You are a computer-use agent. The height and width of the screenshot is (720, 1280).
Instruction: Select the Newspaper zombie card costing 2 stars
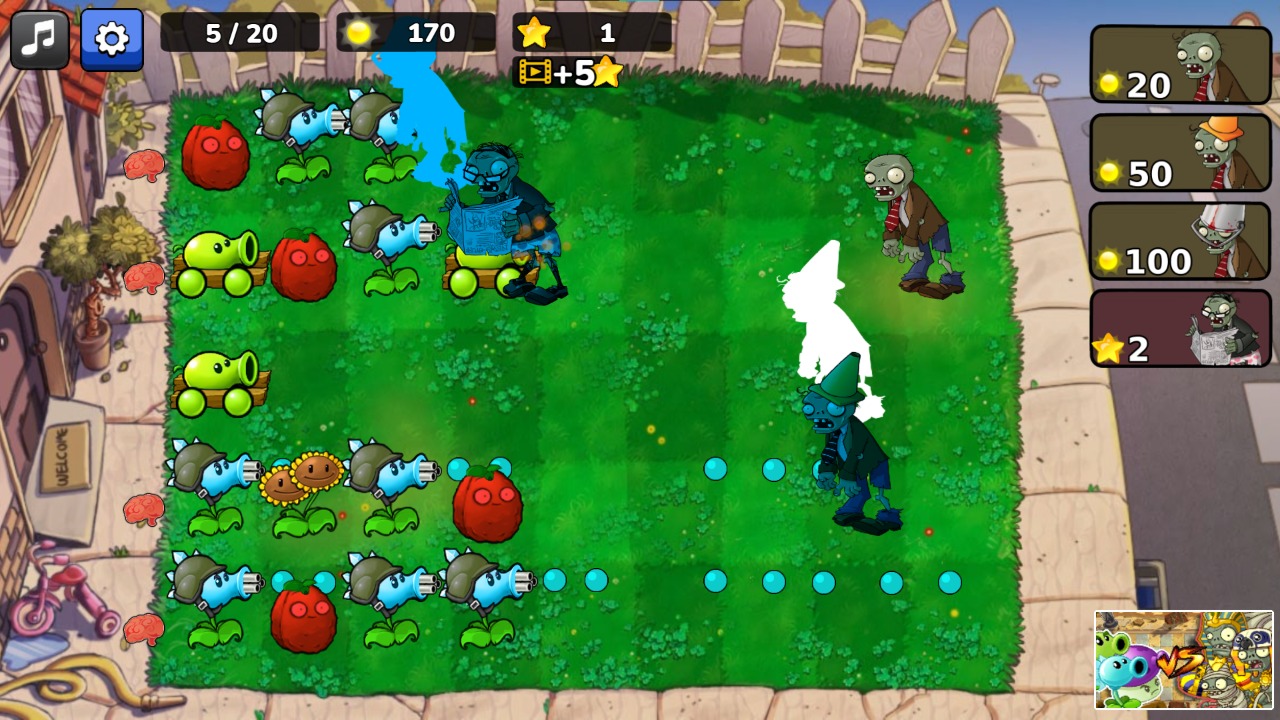(x=1180, y=328)
